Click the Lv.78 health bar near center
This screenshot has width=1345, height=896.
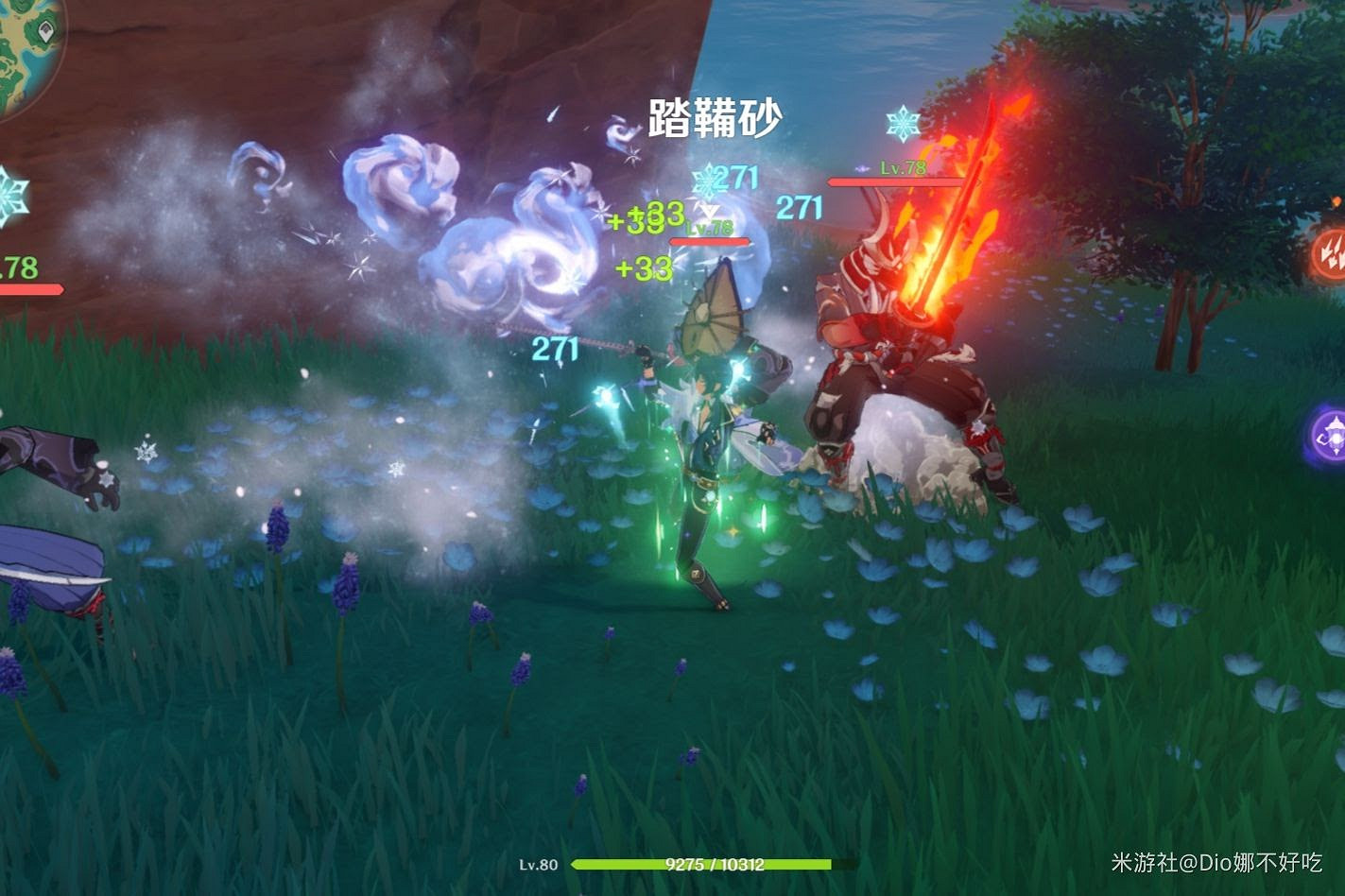point(712,240)
